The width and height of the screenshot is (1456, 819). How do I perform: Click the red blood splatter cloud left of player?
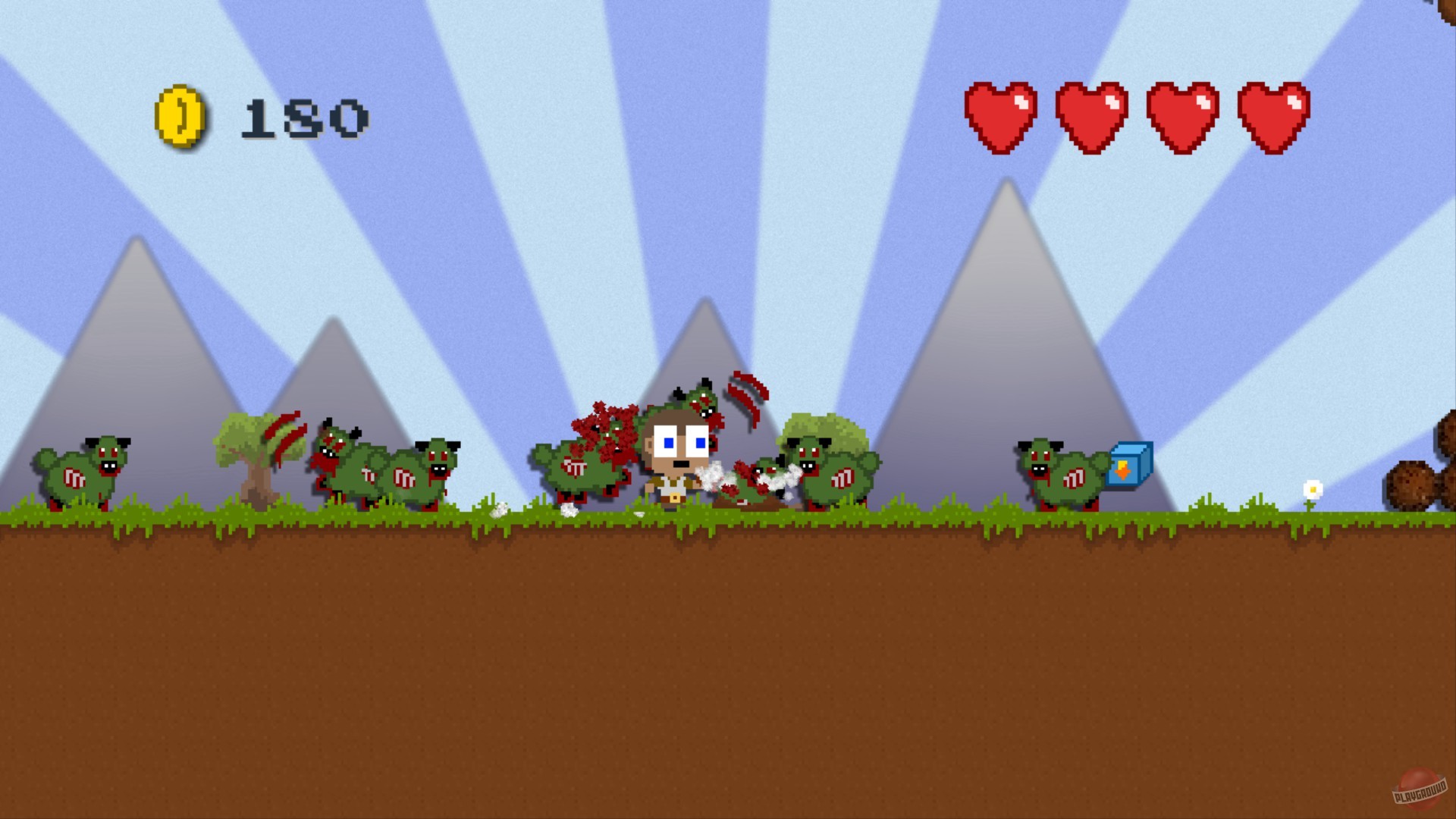(x=607, y=428)
